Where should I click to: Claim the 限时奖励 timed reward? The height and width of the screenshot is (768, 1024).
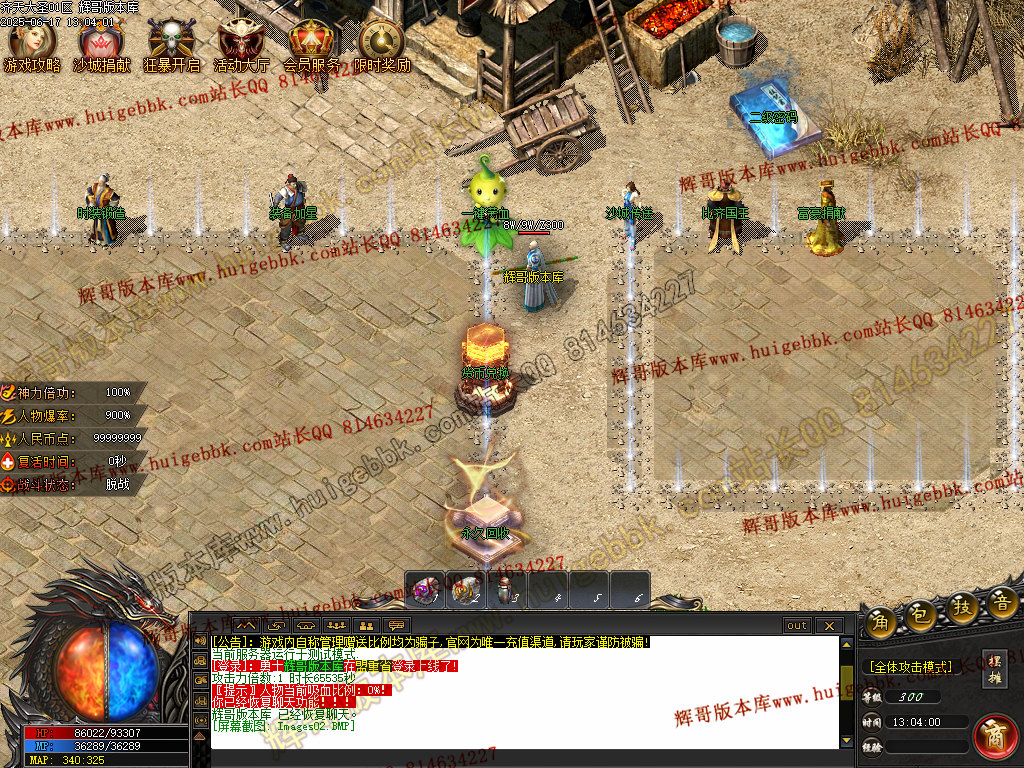pos(381,45)
